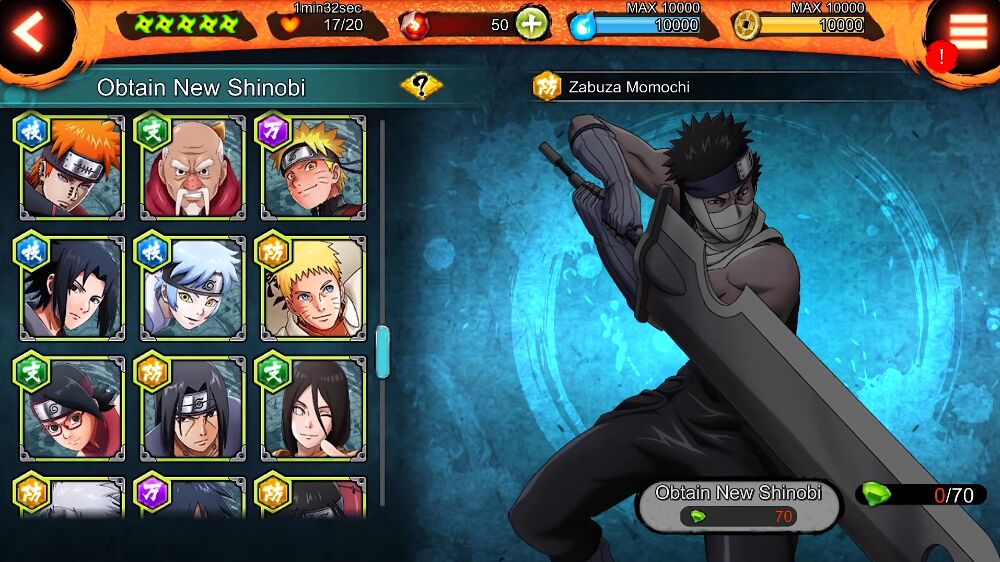
Task: Tap the Obtain New Shinobi 70 button
Action: [x=738, y=505]
